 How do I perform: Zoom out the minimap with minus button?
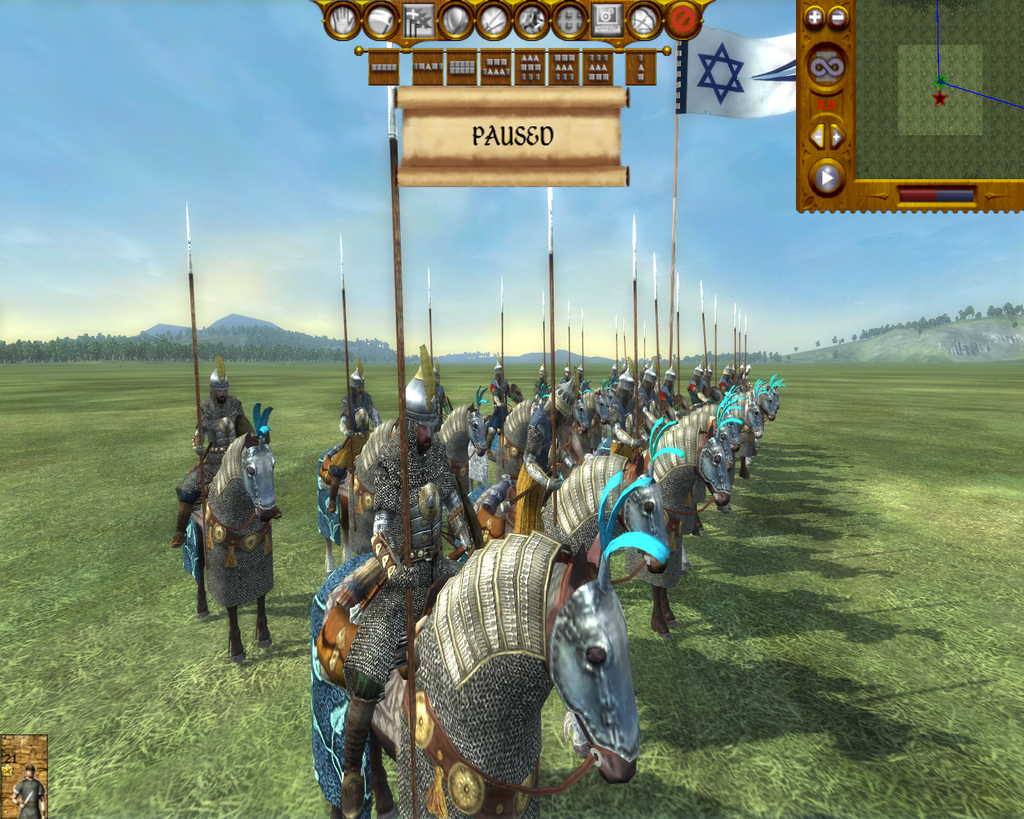pos(838,17)
